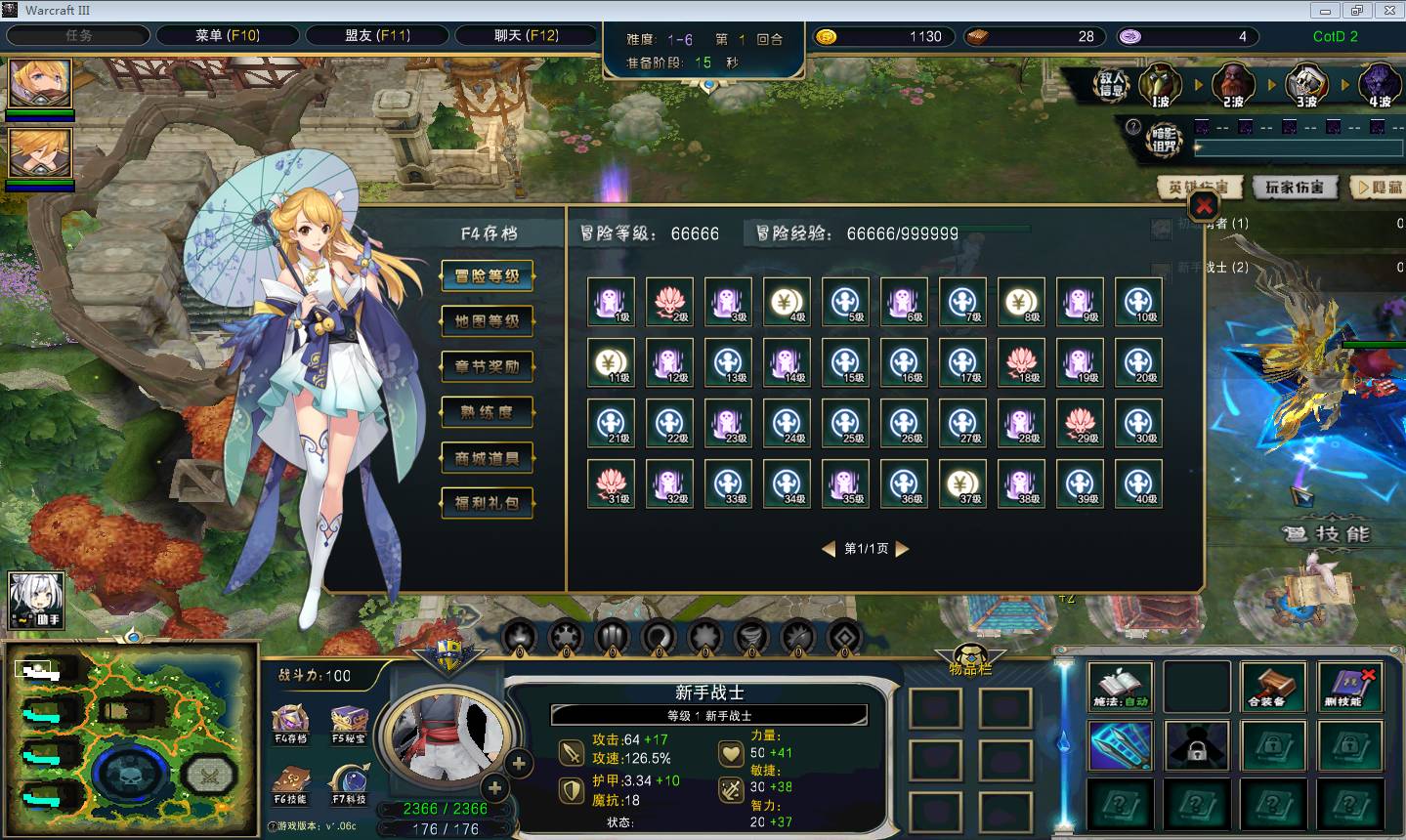Viewport: 1406px width, 840px height.
Task: Open the F6技能 skills icon
Action: (290, 783)
